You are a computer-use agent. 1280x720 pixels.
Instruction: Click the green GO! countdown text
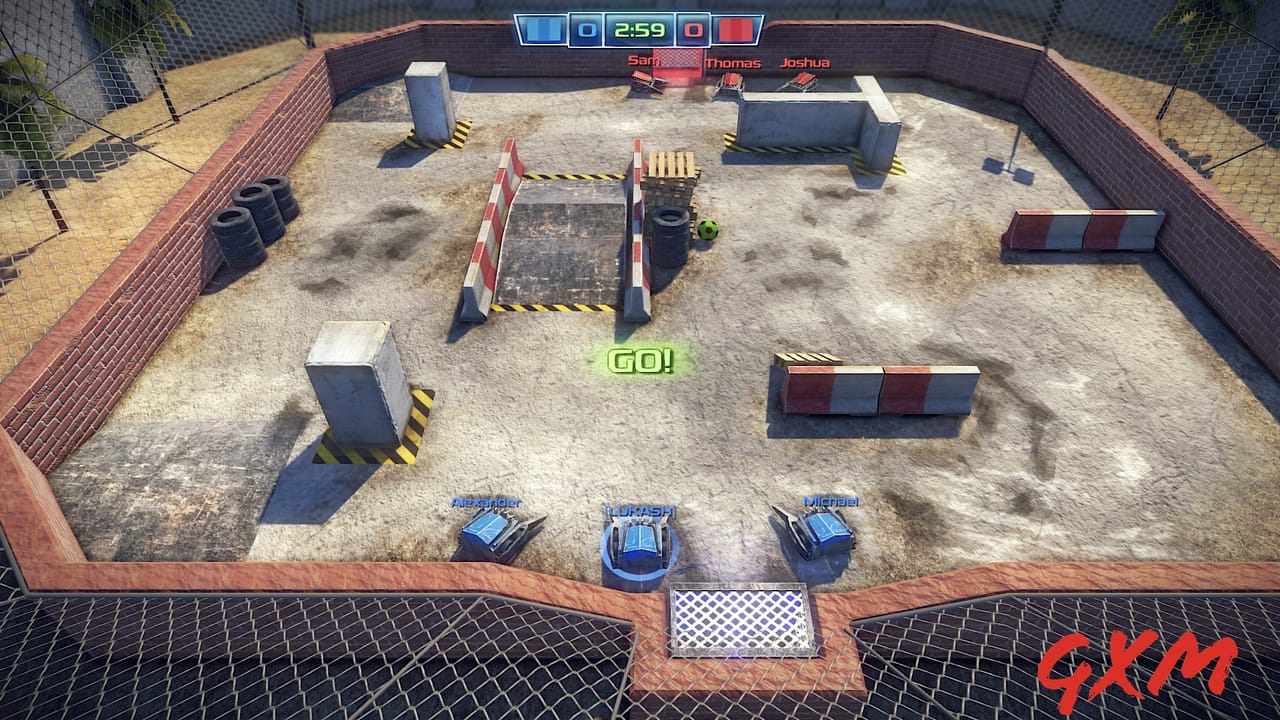click(x=641, y=362)
